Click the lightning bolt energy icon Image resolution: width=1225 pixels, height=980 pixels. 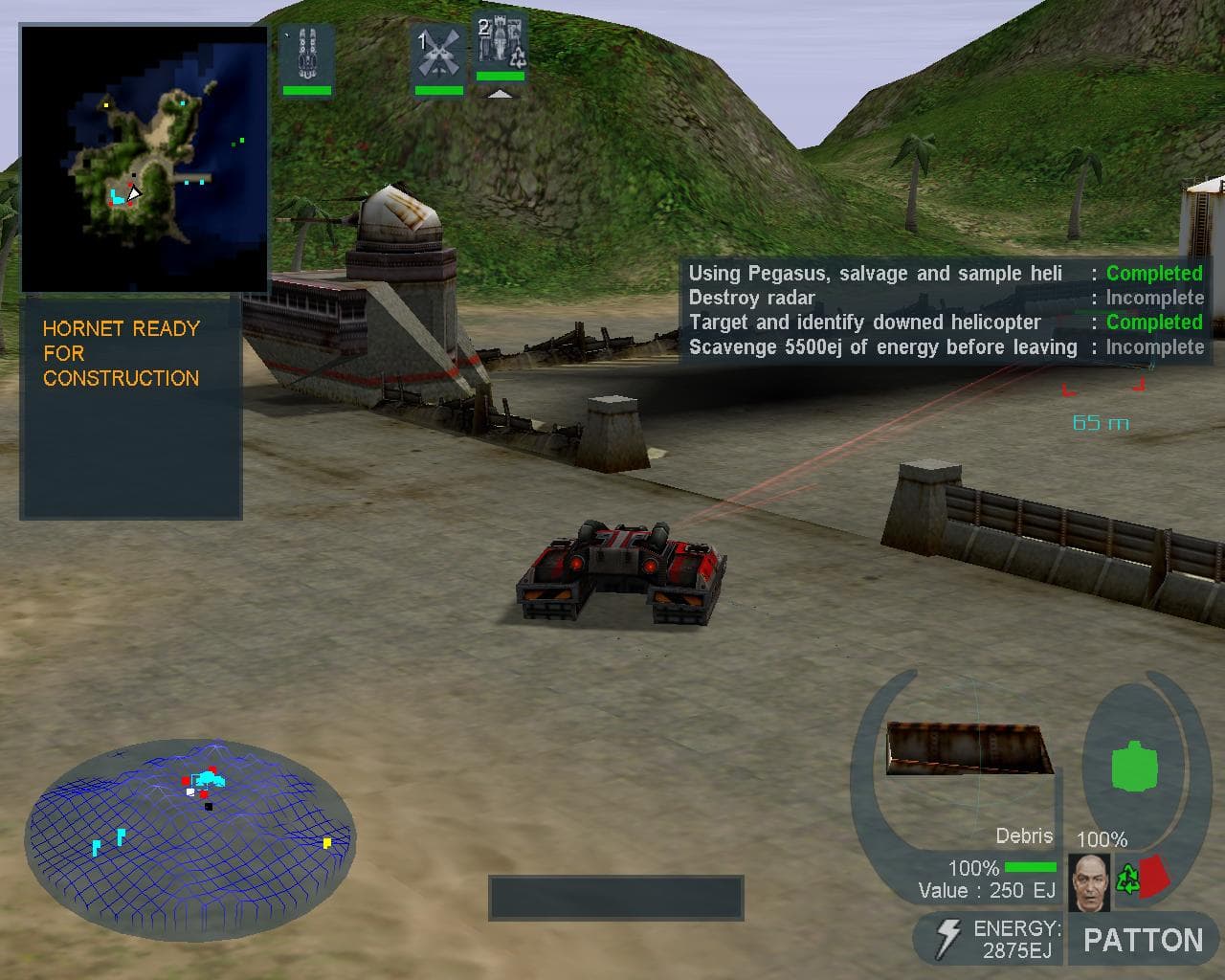[948, 937]
